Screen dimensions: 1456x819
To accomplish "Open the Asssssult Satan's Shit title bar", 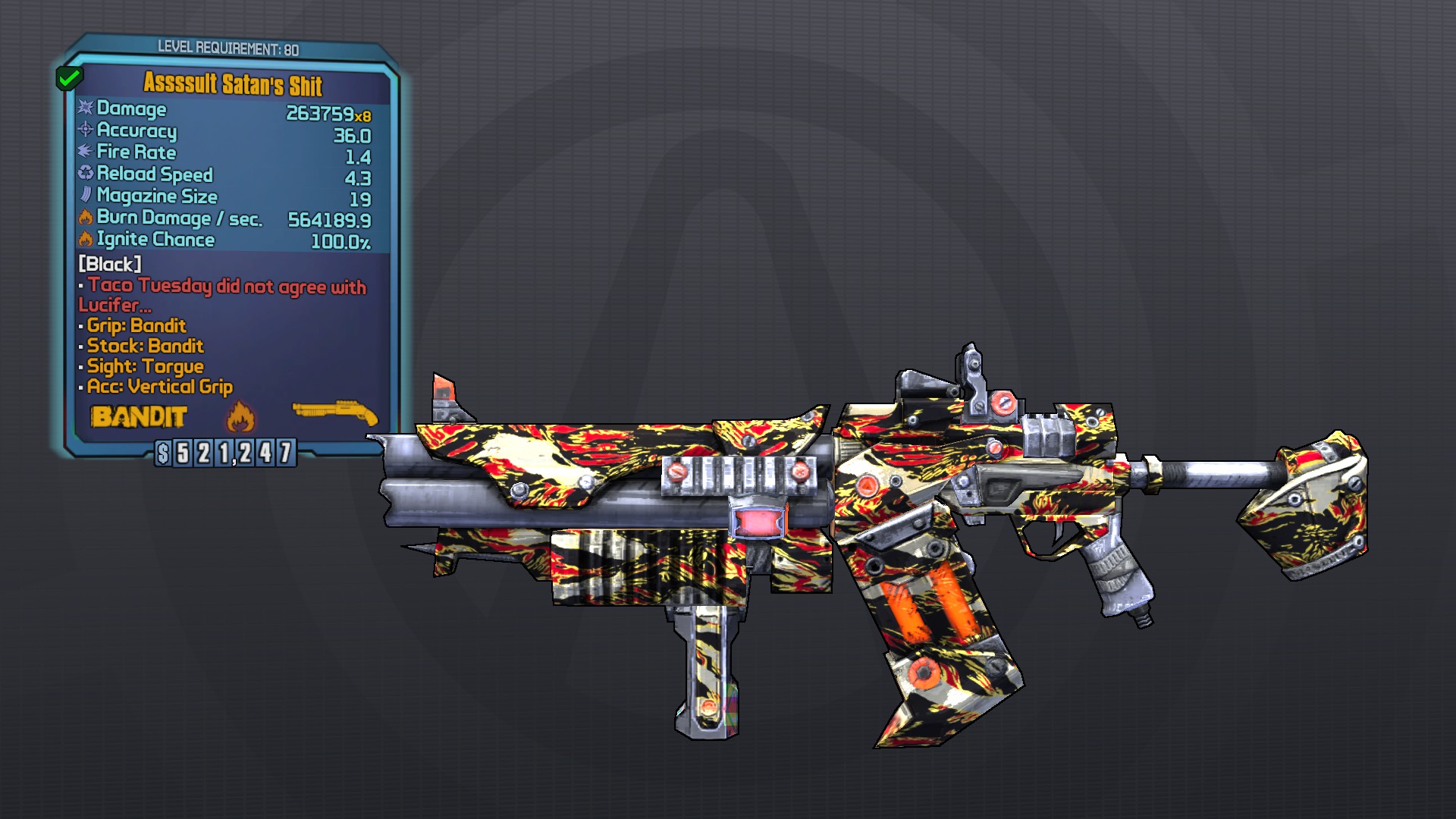I will pyautogui.click(x=233, y=87).
